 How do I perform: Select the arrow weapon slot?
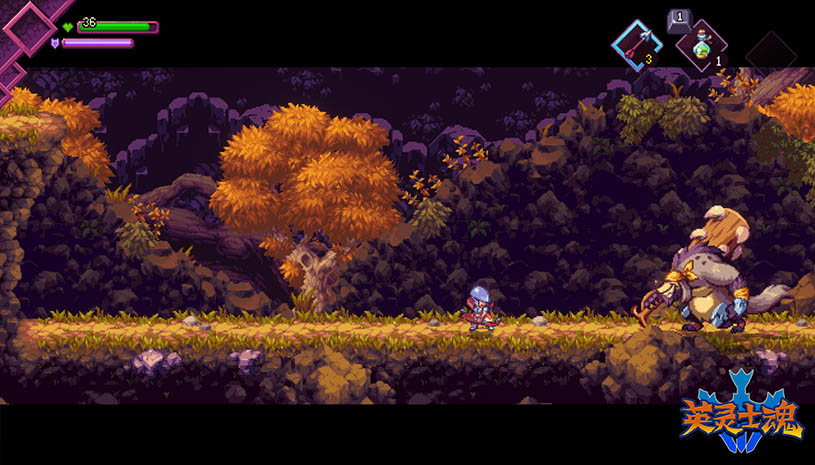tap(636, 45)
